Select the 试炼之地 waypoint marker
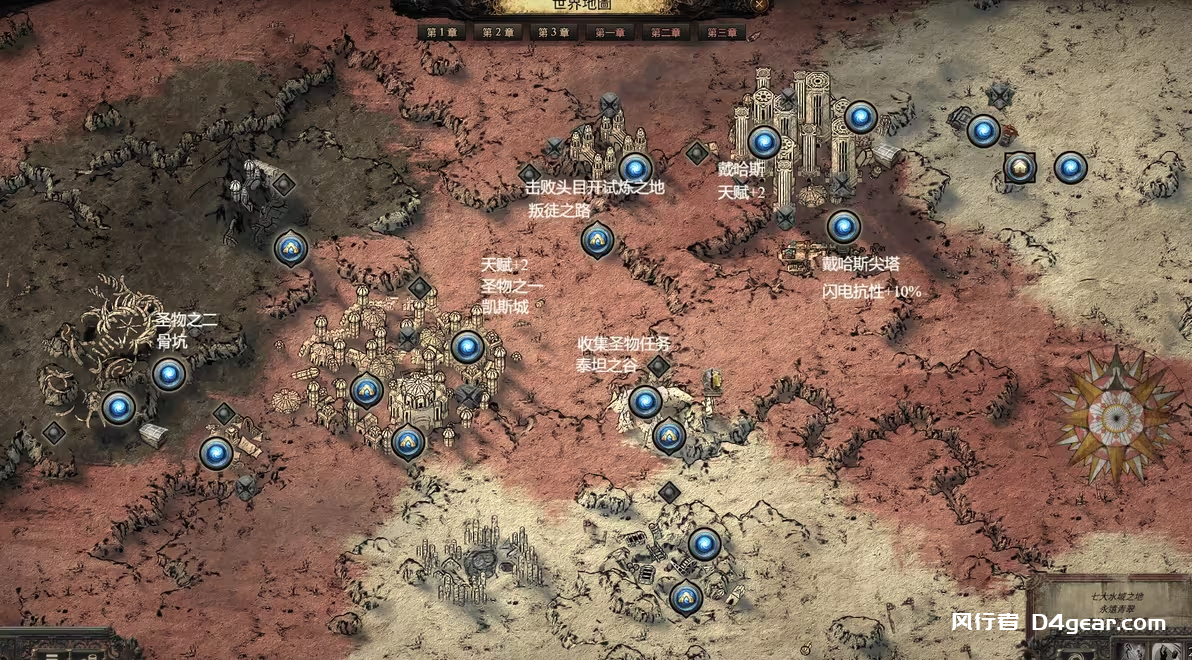 (635, 168)
